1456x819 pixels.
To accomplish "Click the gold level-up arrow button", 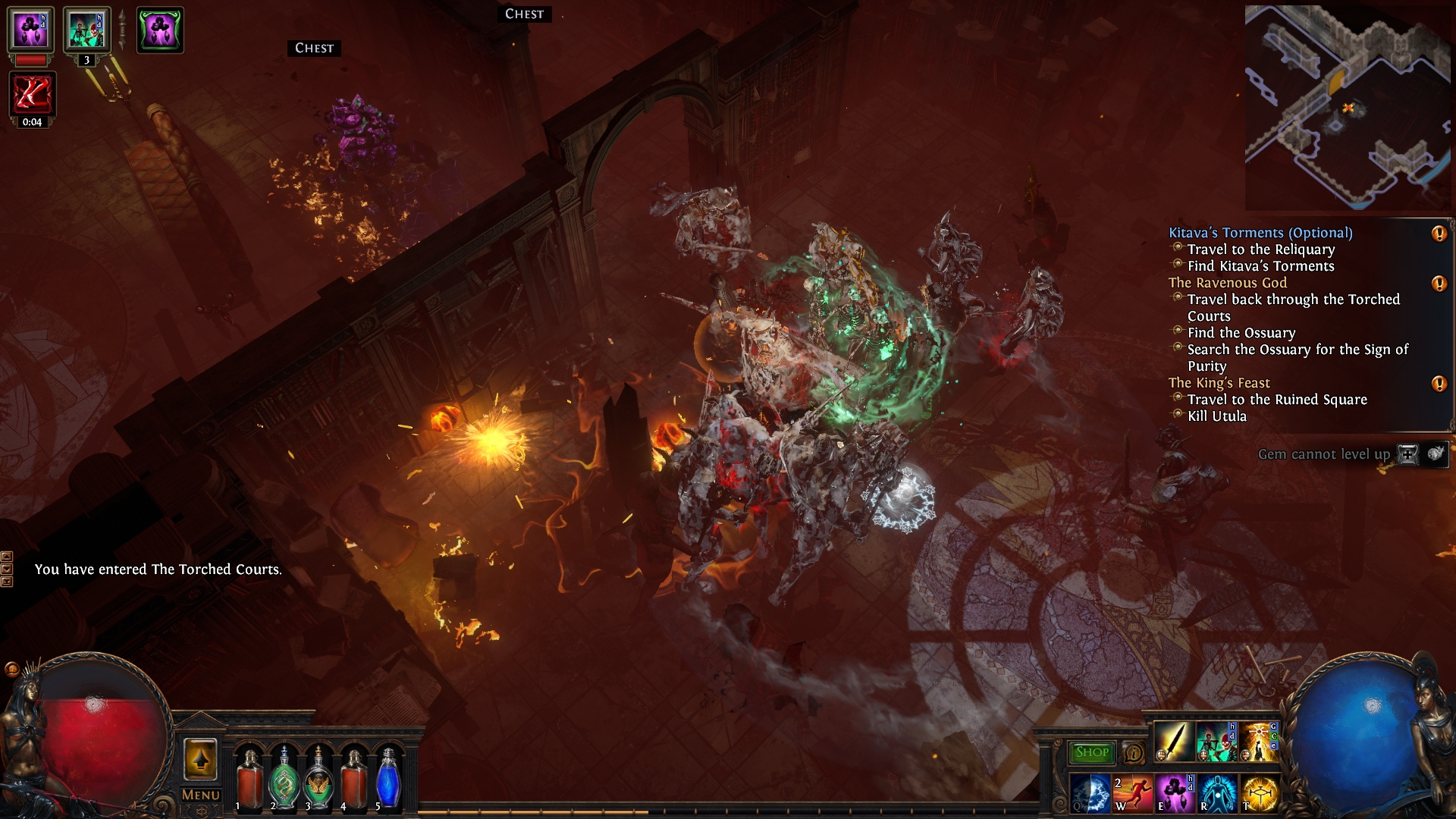I will point(201,758).
